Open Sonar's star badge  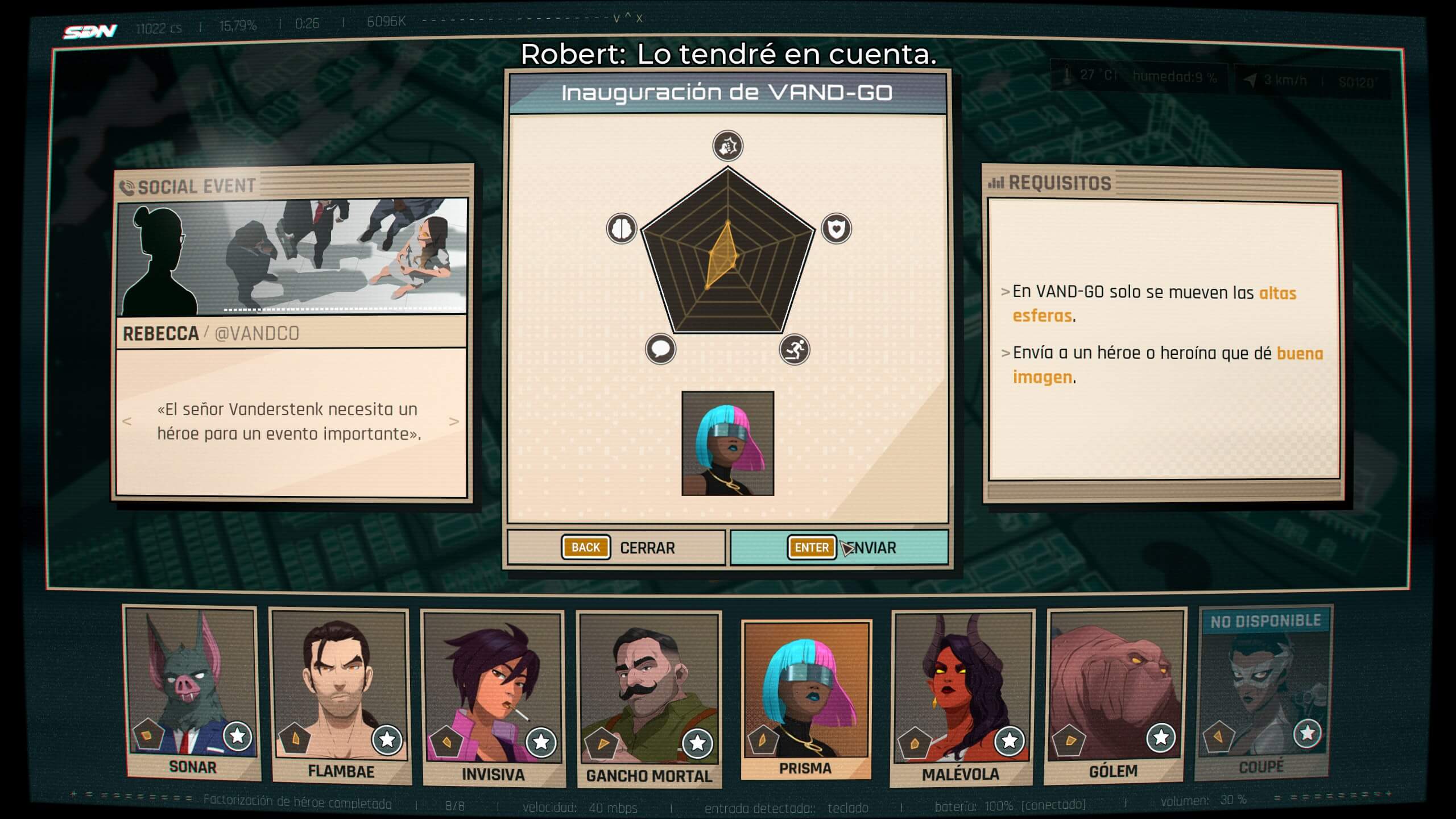point(237,737)
